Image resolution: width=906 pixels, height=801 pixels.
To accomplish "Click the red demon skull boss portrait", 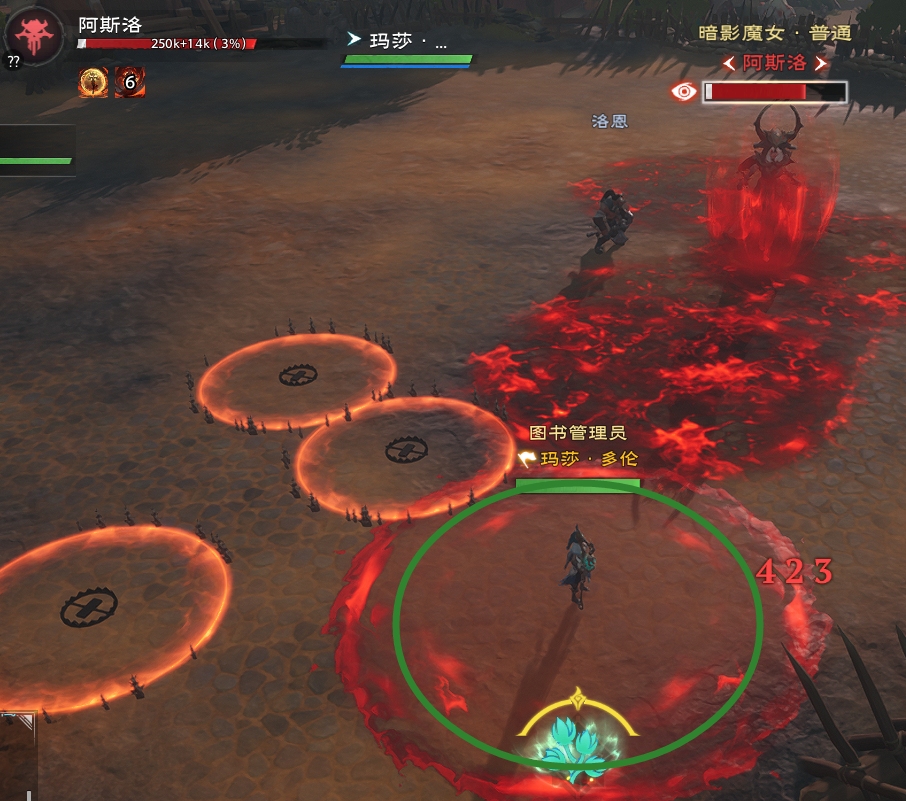I will point(35,35).
